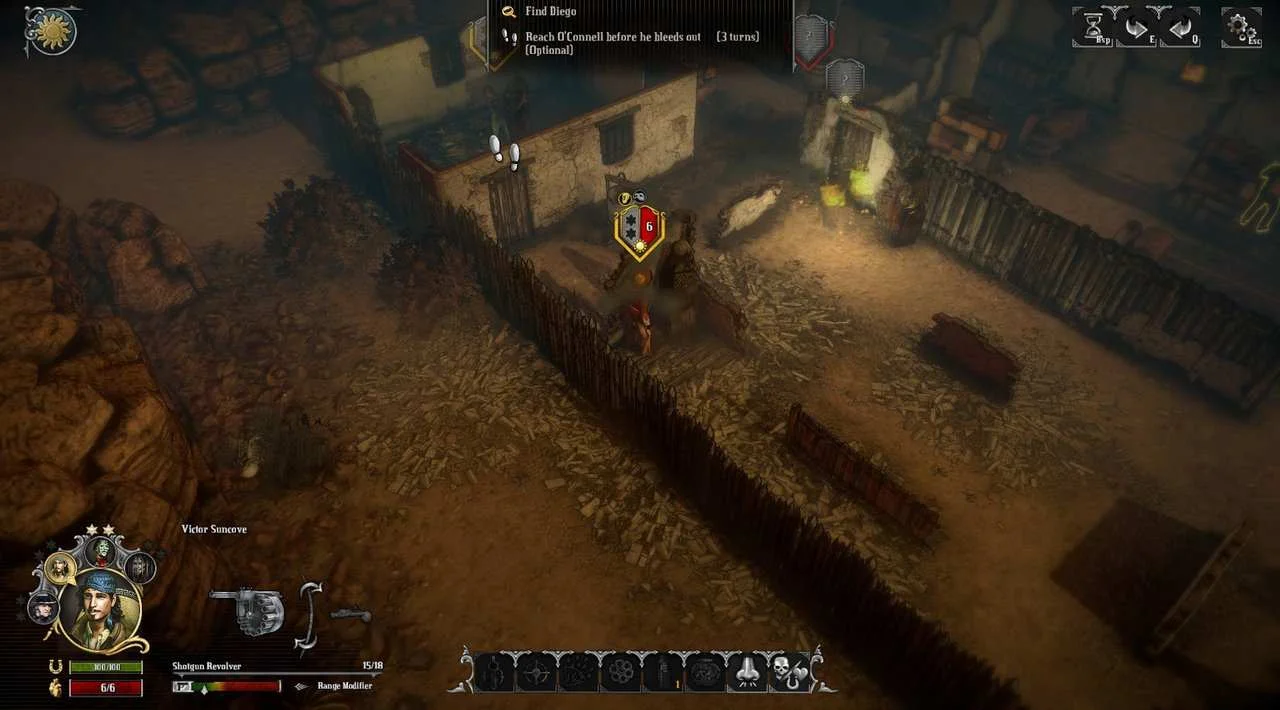Choose the small secondary pistol weapon

coord(350,614)
